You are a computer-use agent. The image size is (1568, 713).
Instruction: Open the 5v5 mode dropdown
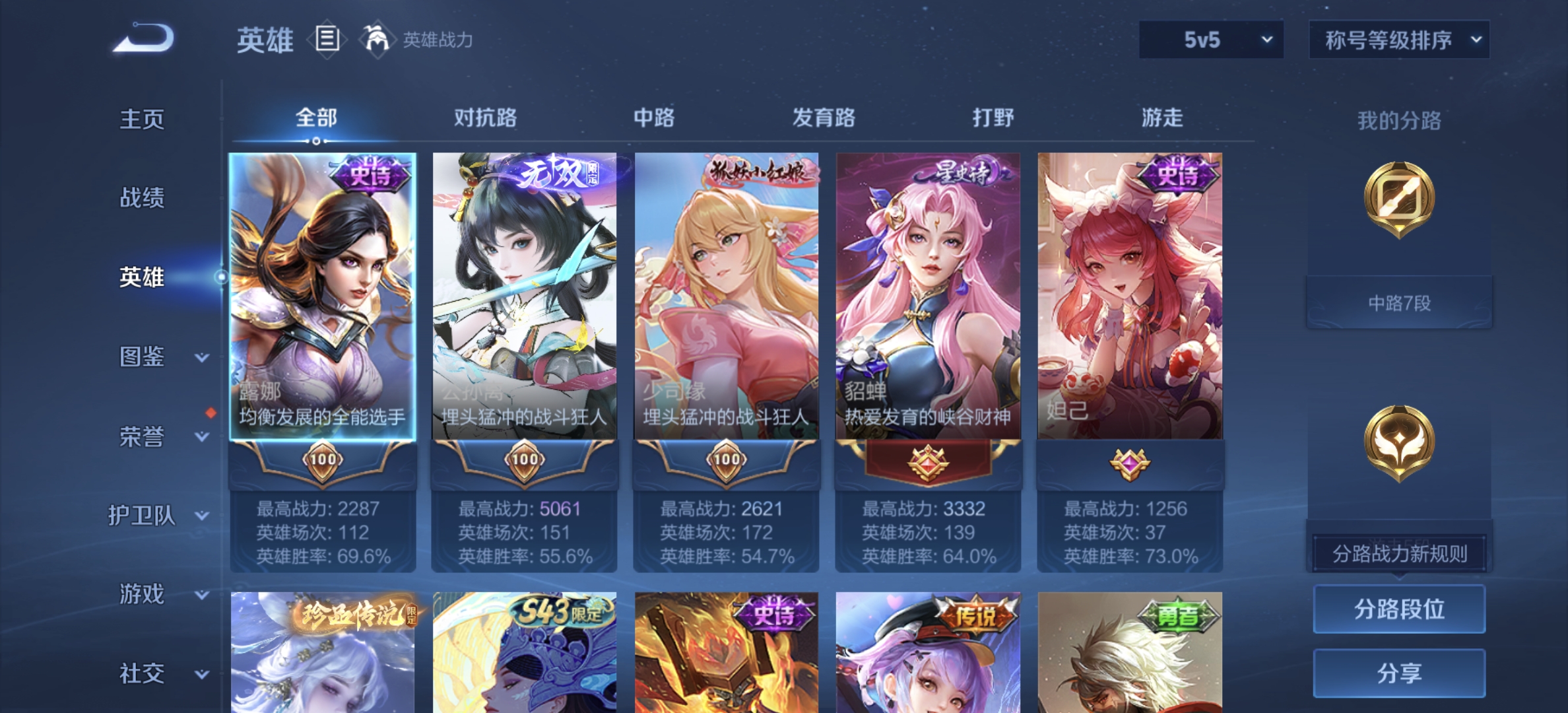coord(1211,40)
